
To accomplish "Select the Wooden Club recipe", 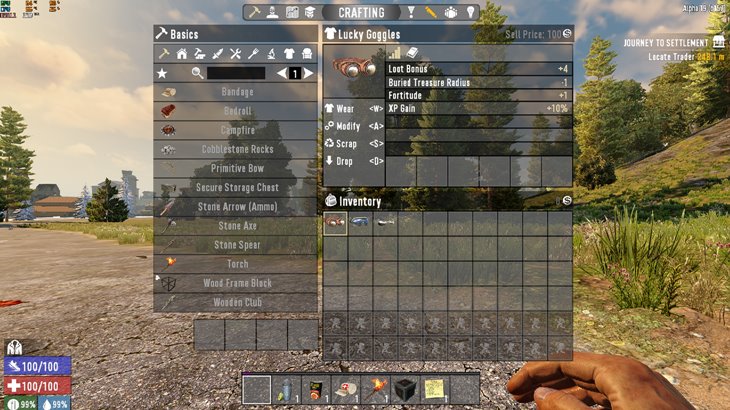I will tap(237, 302).
